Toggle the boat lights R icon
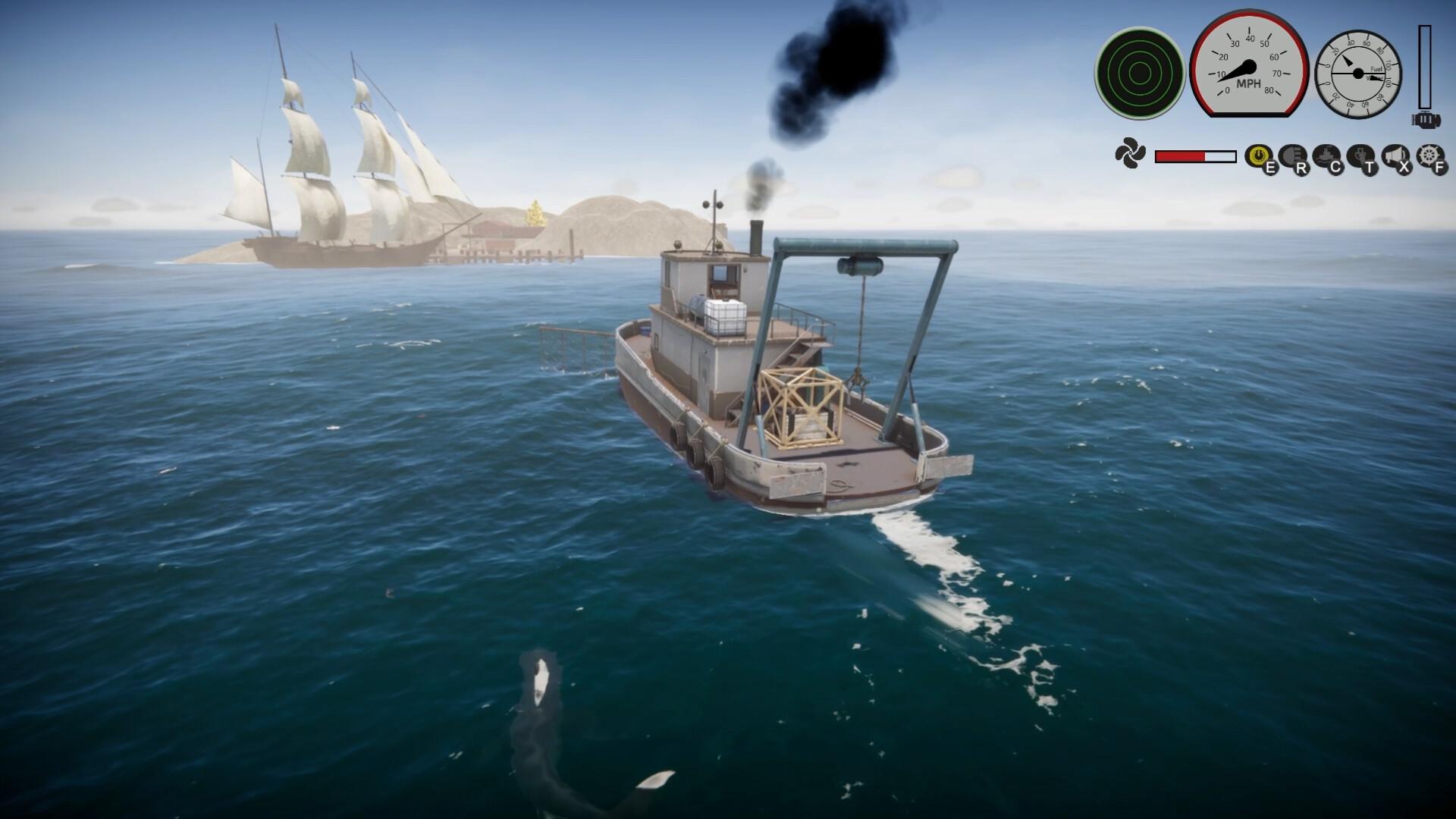The image size is (1456, 819). (1291, 155)
